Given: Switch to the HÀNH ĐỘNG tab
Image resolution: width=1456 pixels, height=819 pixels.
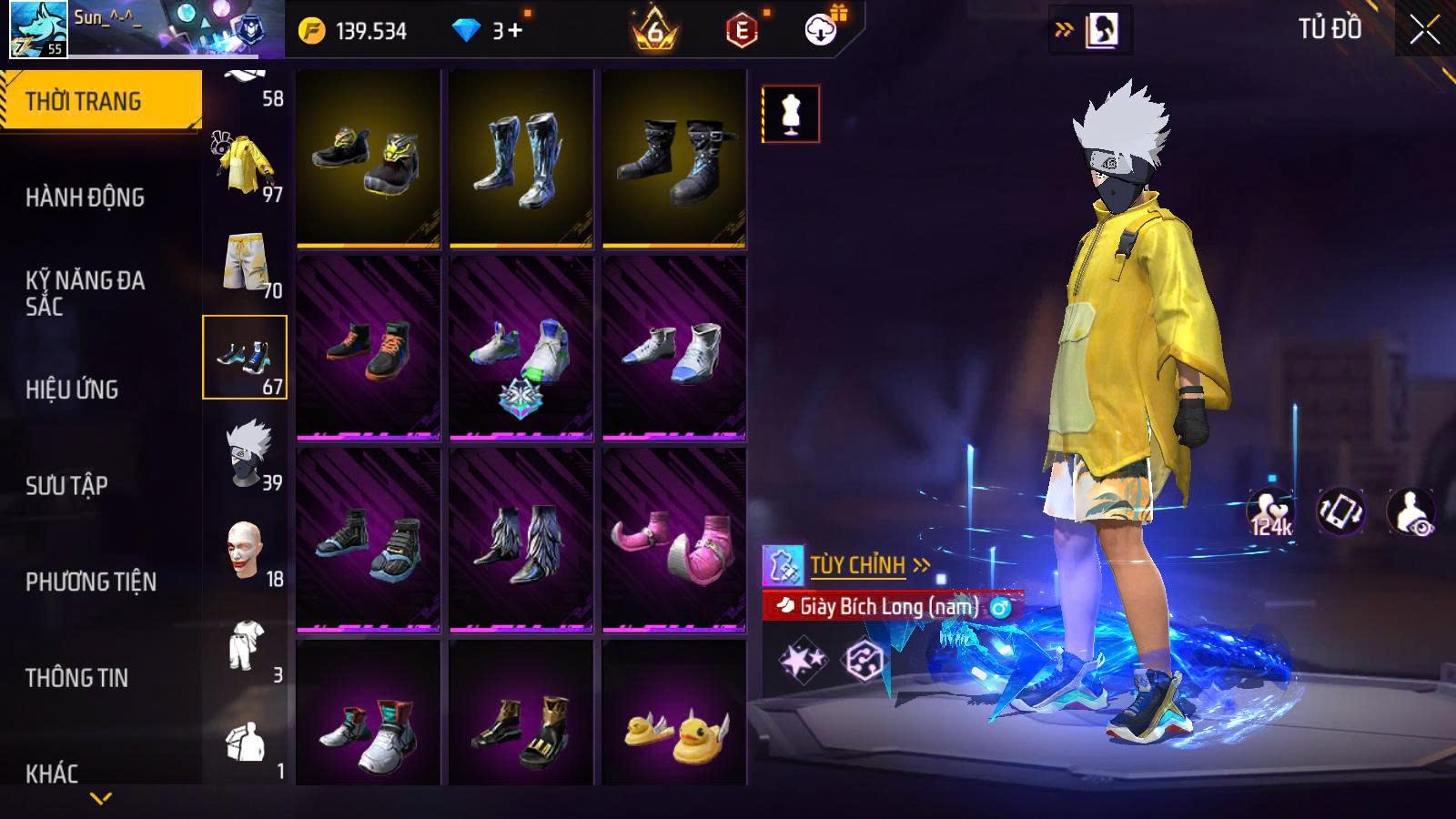Looking at the screenshot, I should (85, 197).
